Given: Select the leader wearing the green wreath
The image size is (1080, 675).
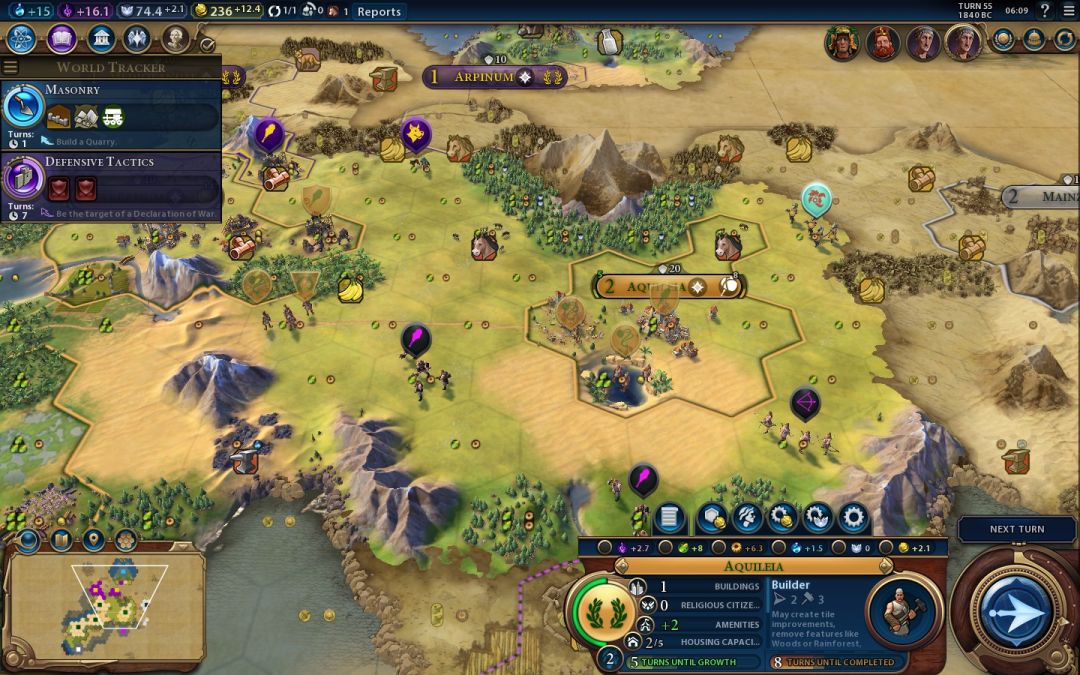Looking at the screenshot, I should click(x=841, y=42).
